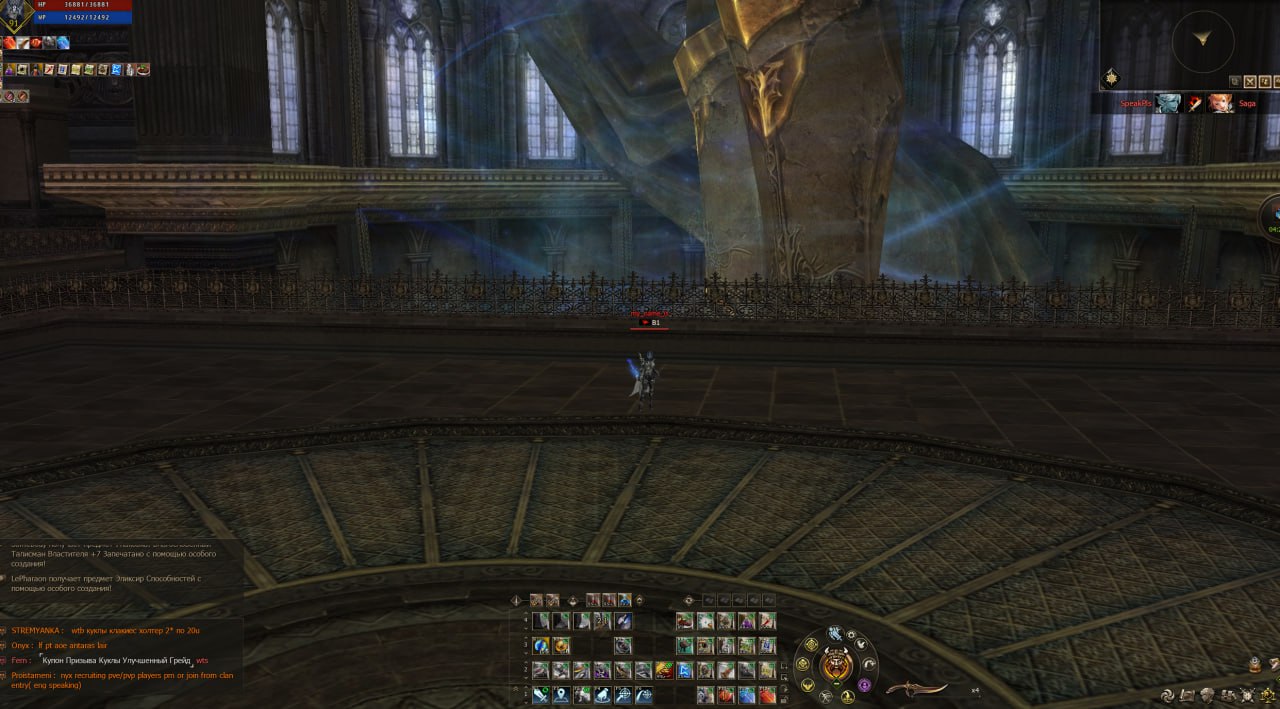Screen dimensions: 1280x709
Task: Click the character portrait showing level 91
Action: click(x=16, y=14)
